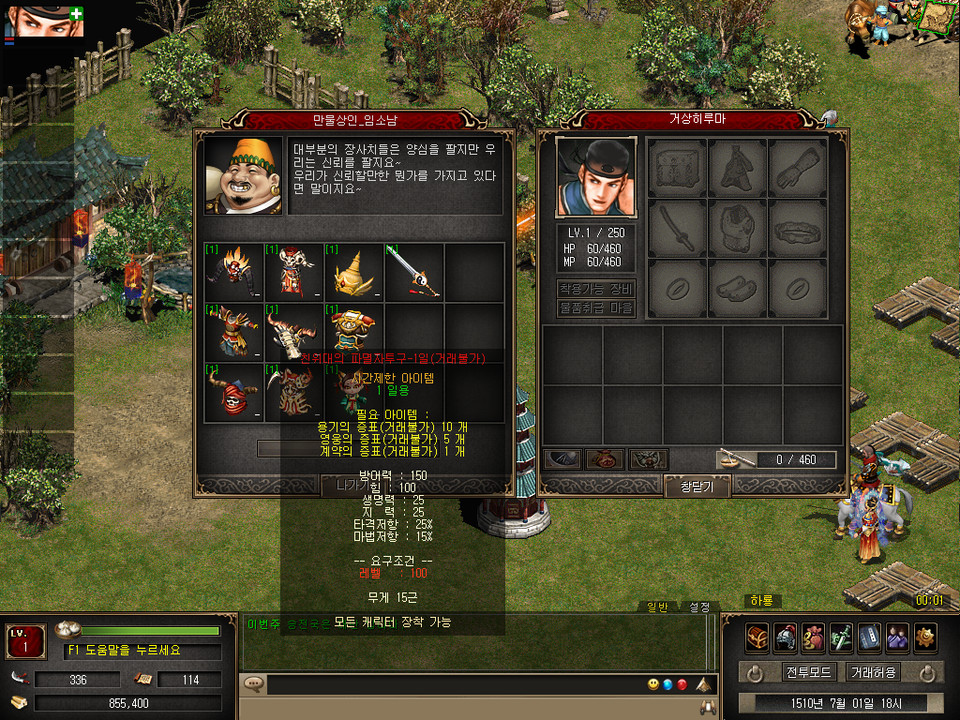Open the two-people party icon
The image size is (960, 720).
[x=897, y=637]
